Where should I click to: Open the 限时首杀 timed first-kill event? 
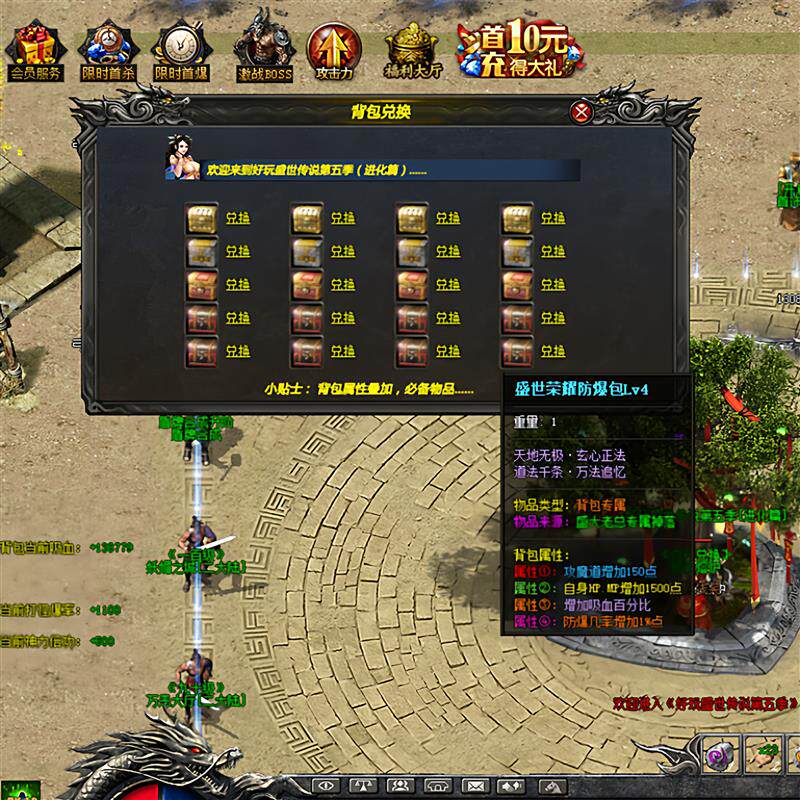(108, 50)
